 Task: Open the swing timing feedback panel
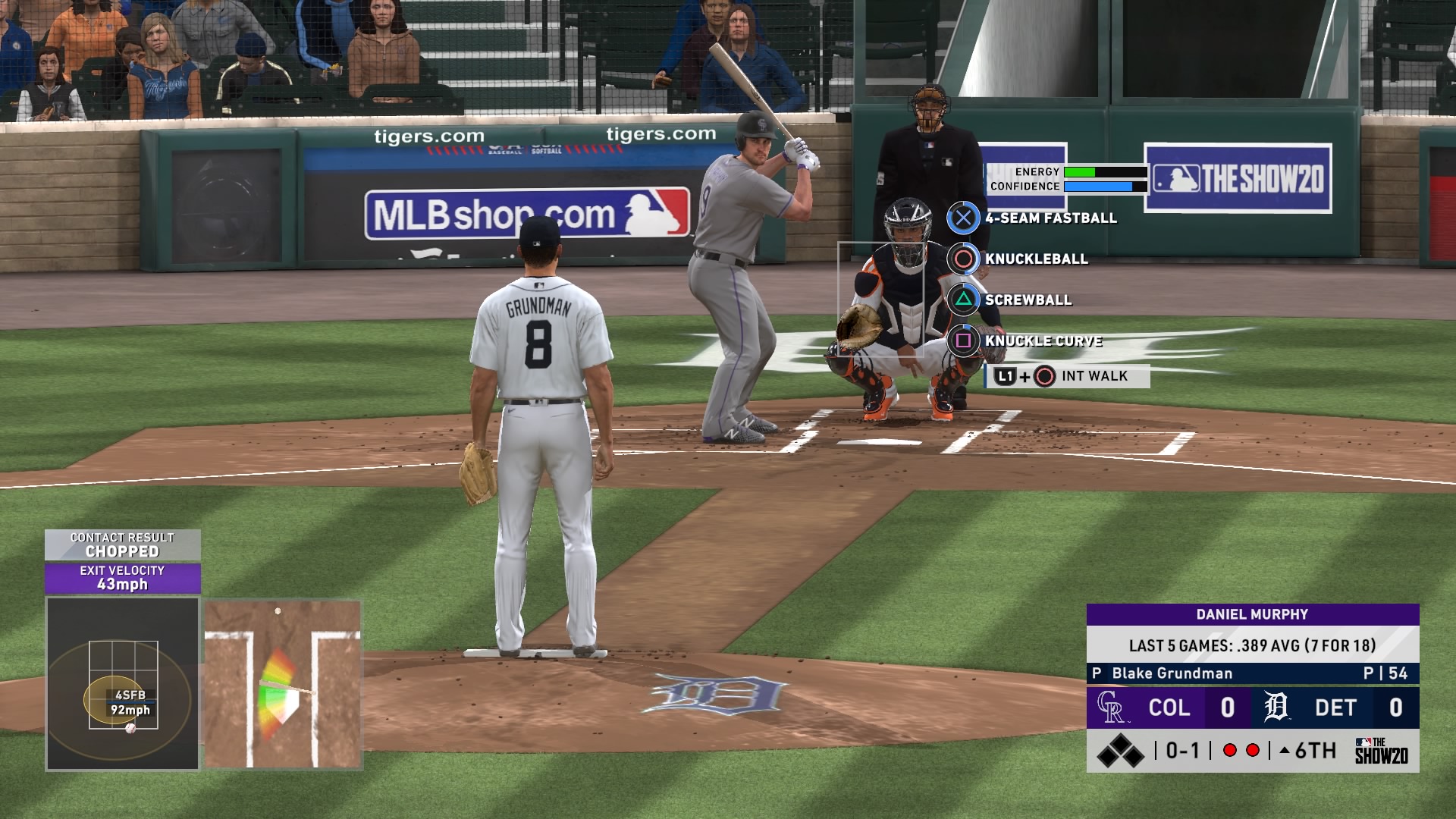282,684
